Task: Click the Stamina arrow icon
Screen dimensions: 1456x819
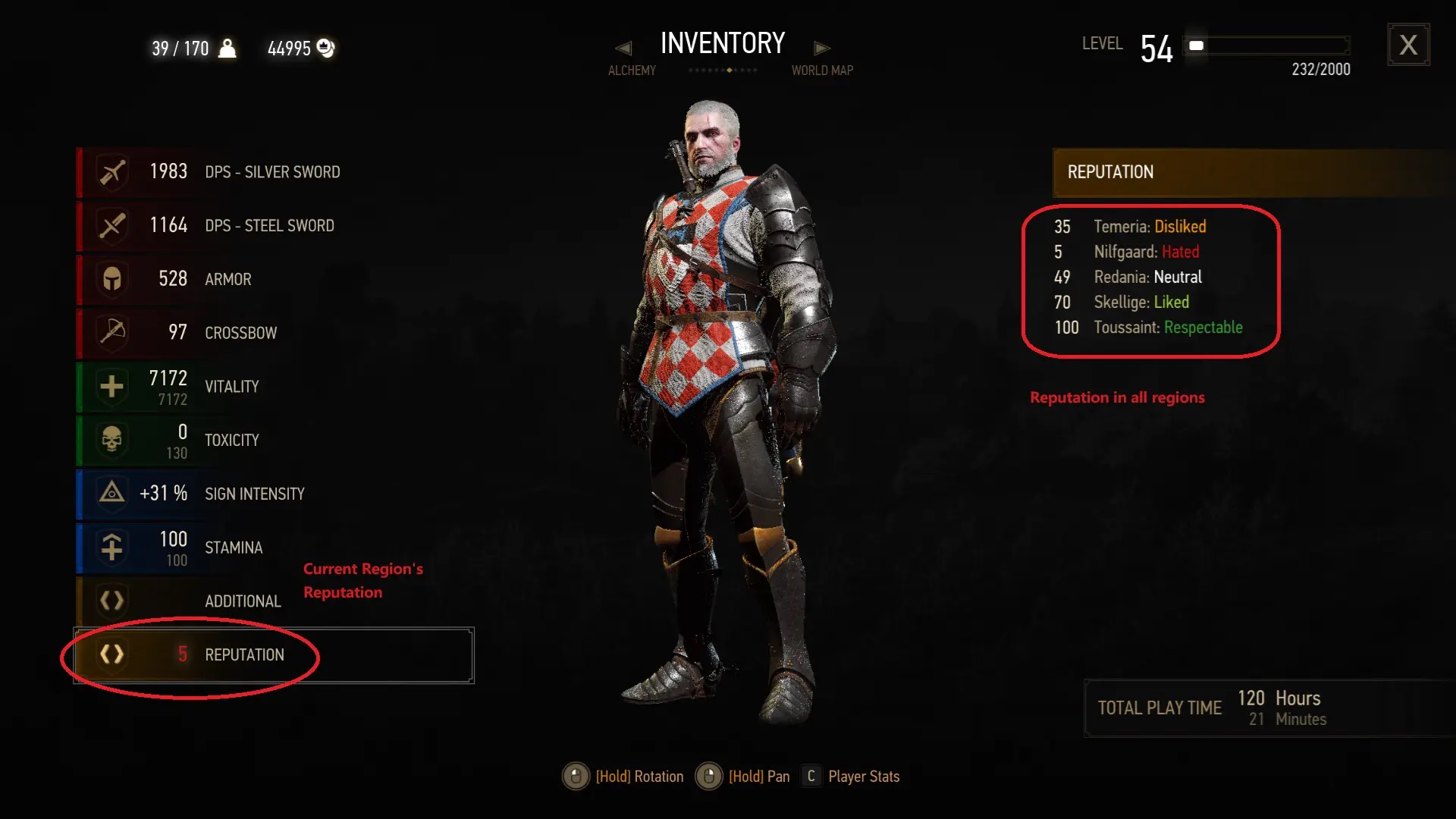Action: pos(111,548)
